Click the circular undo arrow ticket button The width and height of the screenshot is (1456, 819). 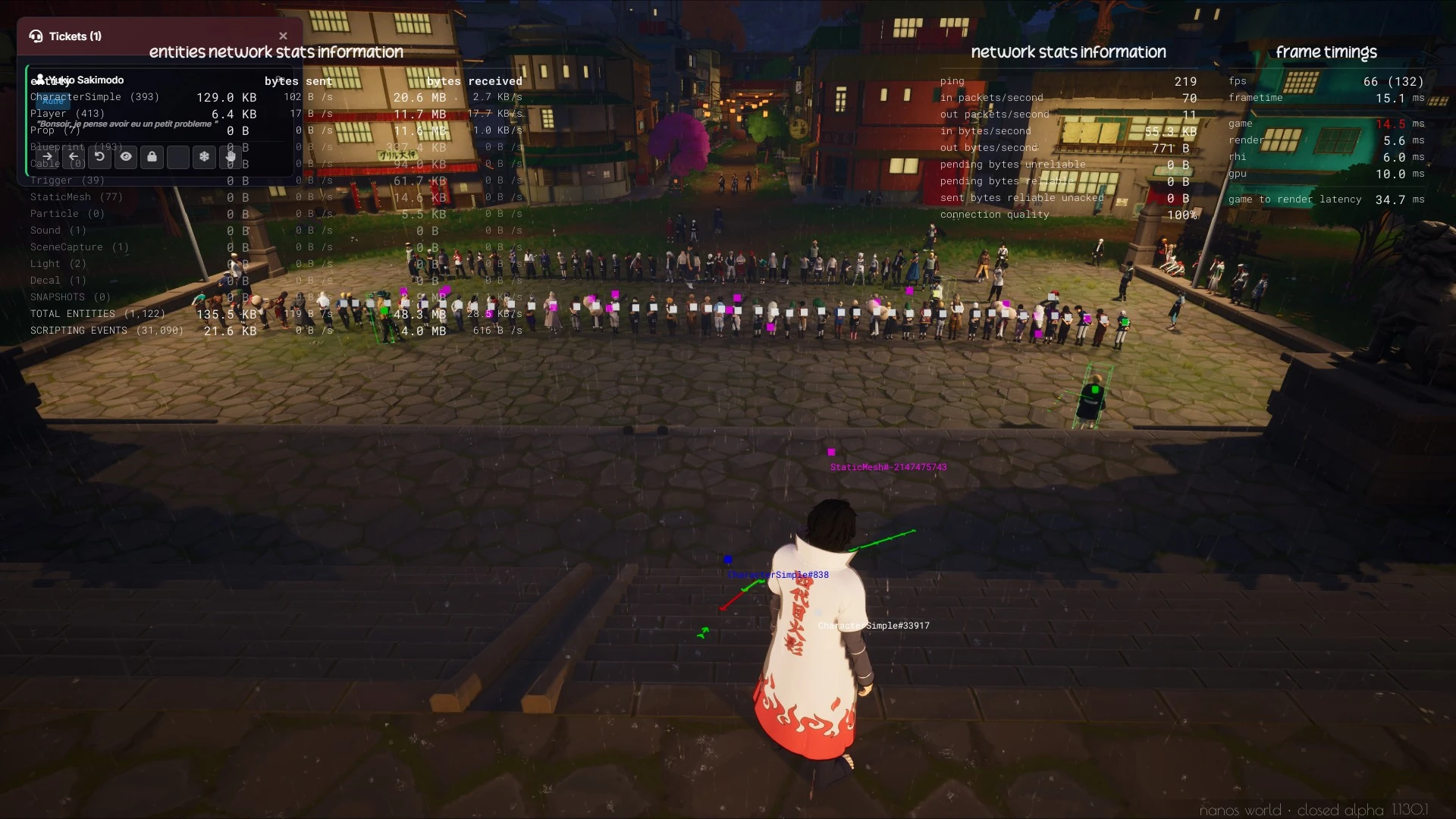click(x=99, y=157)
